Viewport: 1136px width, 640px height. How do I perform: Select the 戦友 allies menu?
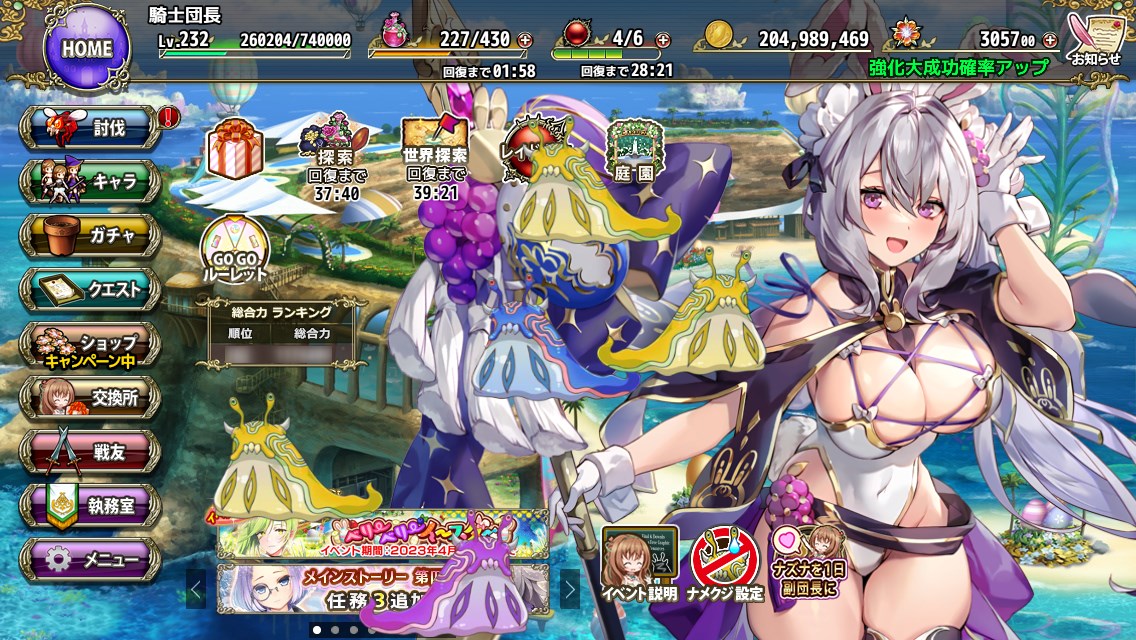pyautogui.click(x=90, y=452)
